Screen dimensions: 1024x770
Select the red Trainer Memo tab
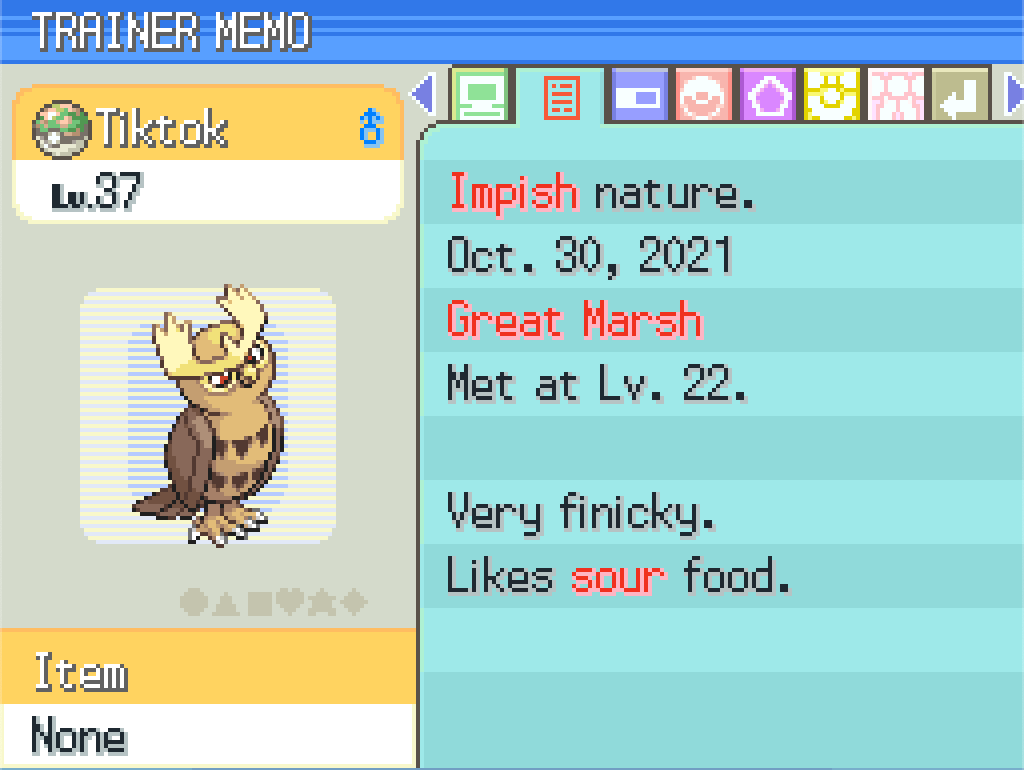coord(560,97)
